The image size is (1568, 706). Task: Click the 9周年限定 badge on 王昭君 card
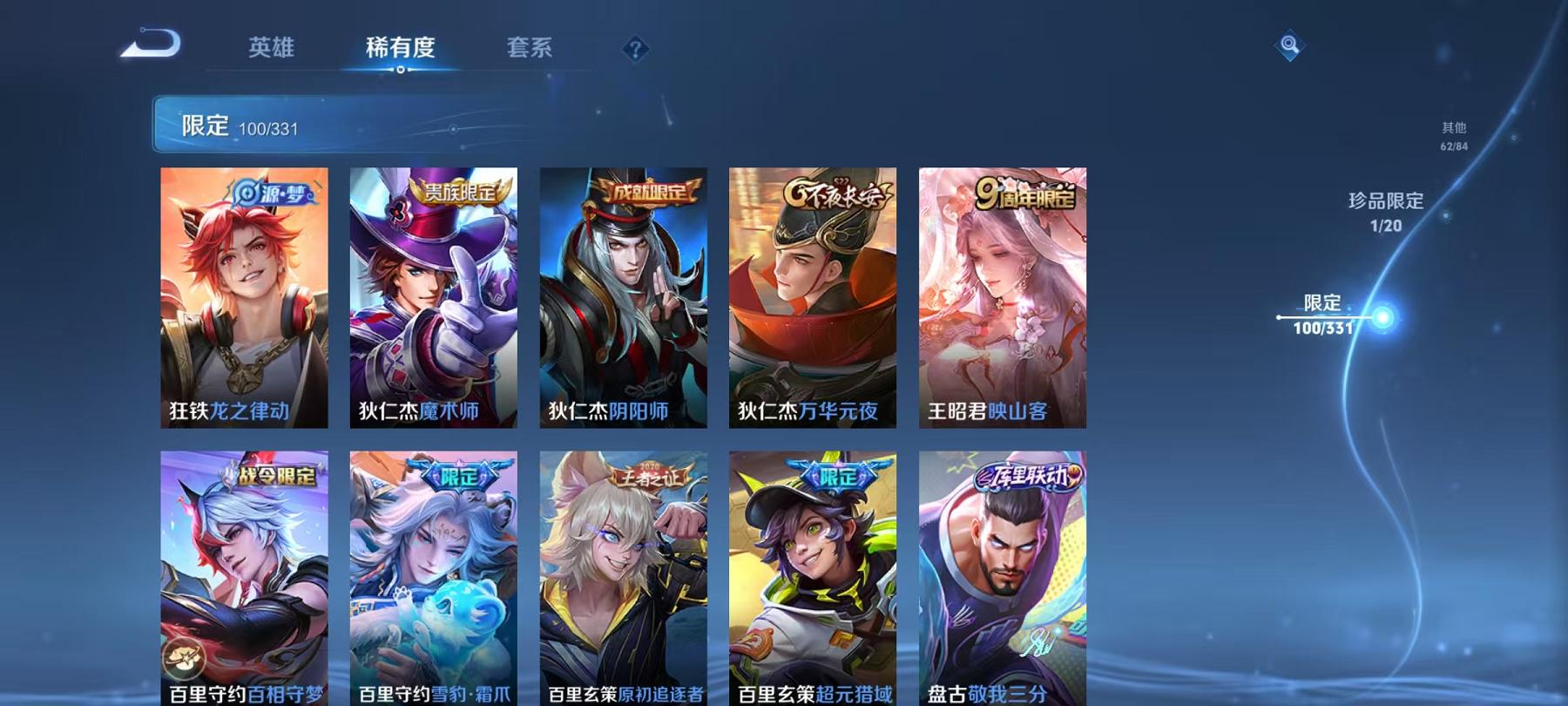click(1028, 197)
